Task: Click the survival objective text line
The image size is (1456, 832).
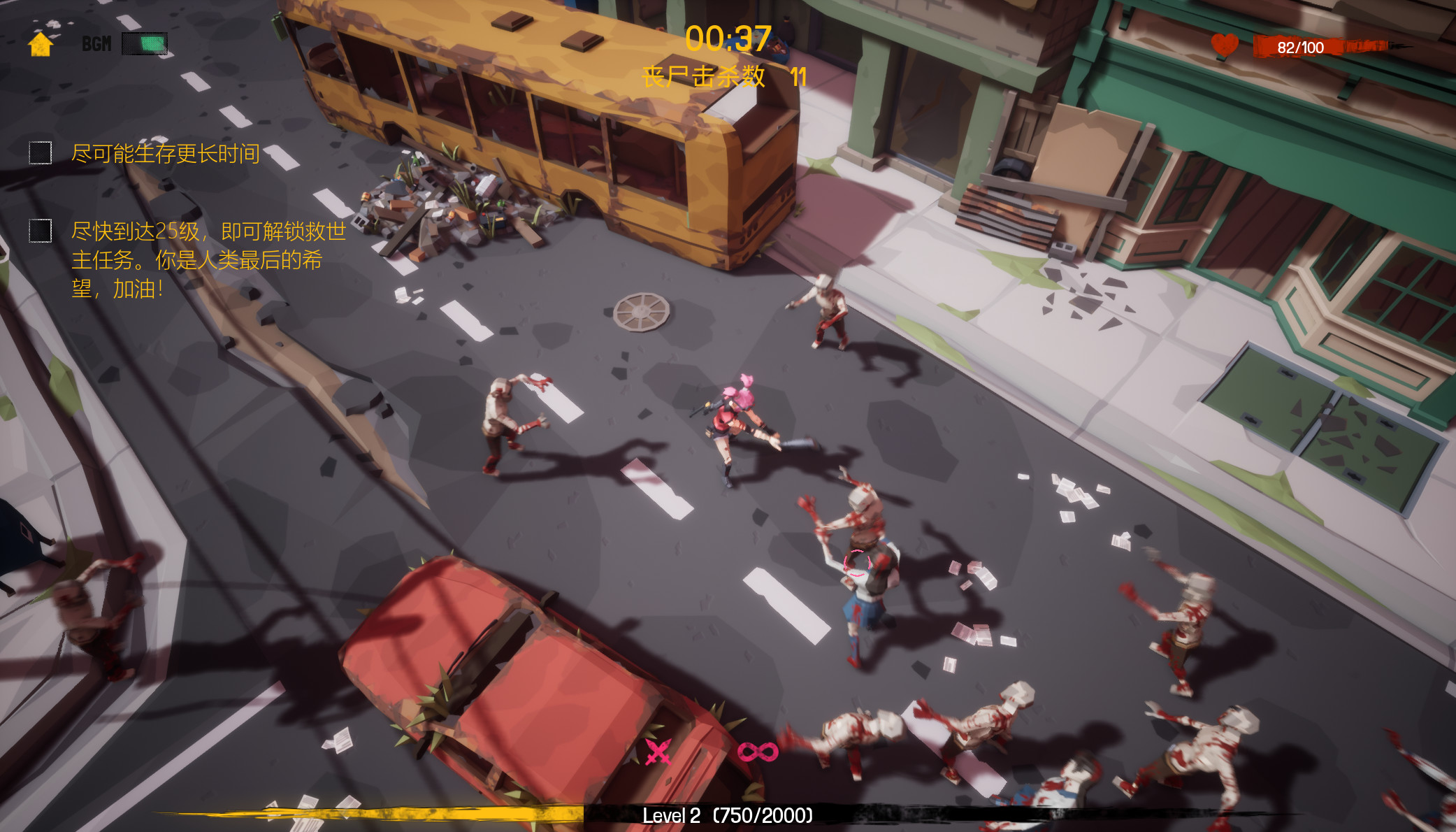Action: tap(164, 152)
